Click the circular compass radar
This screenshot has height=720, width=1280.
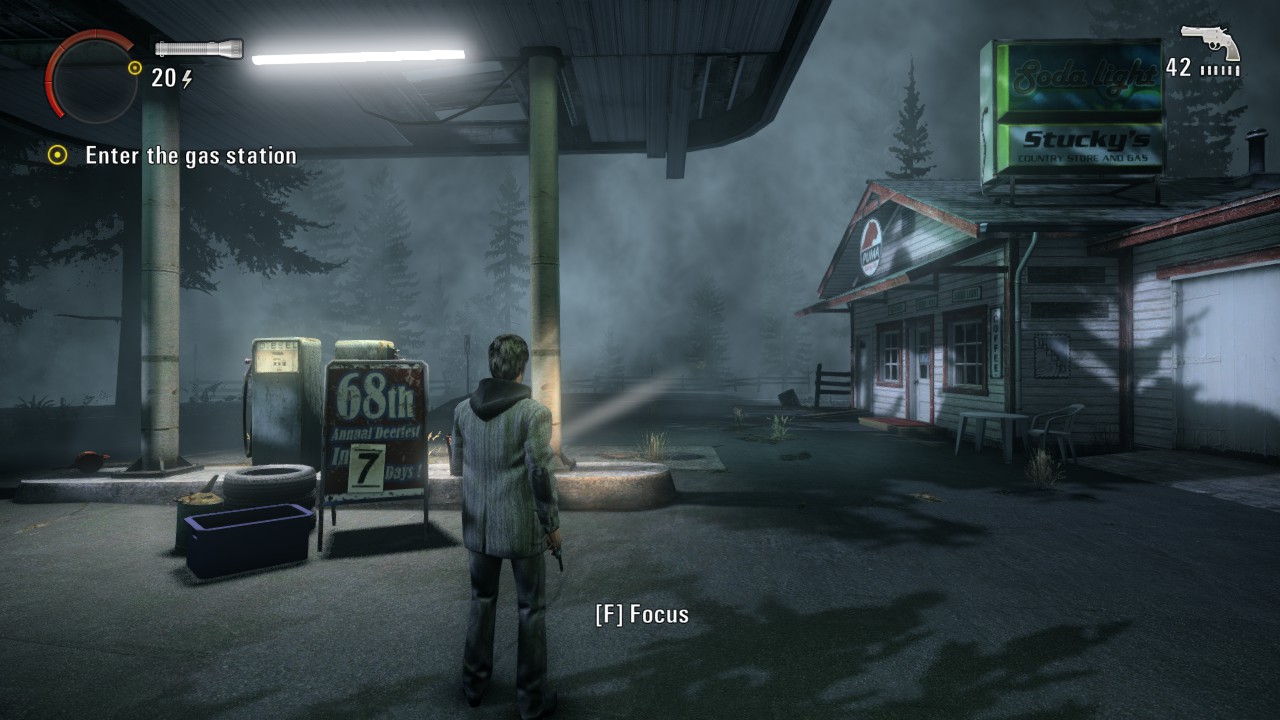tap(90, 75)
